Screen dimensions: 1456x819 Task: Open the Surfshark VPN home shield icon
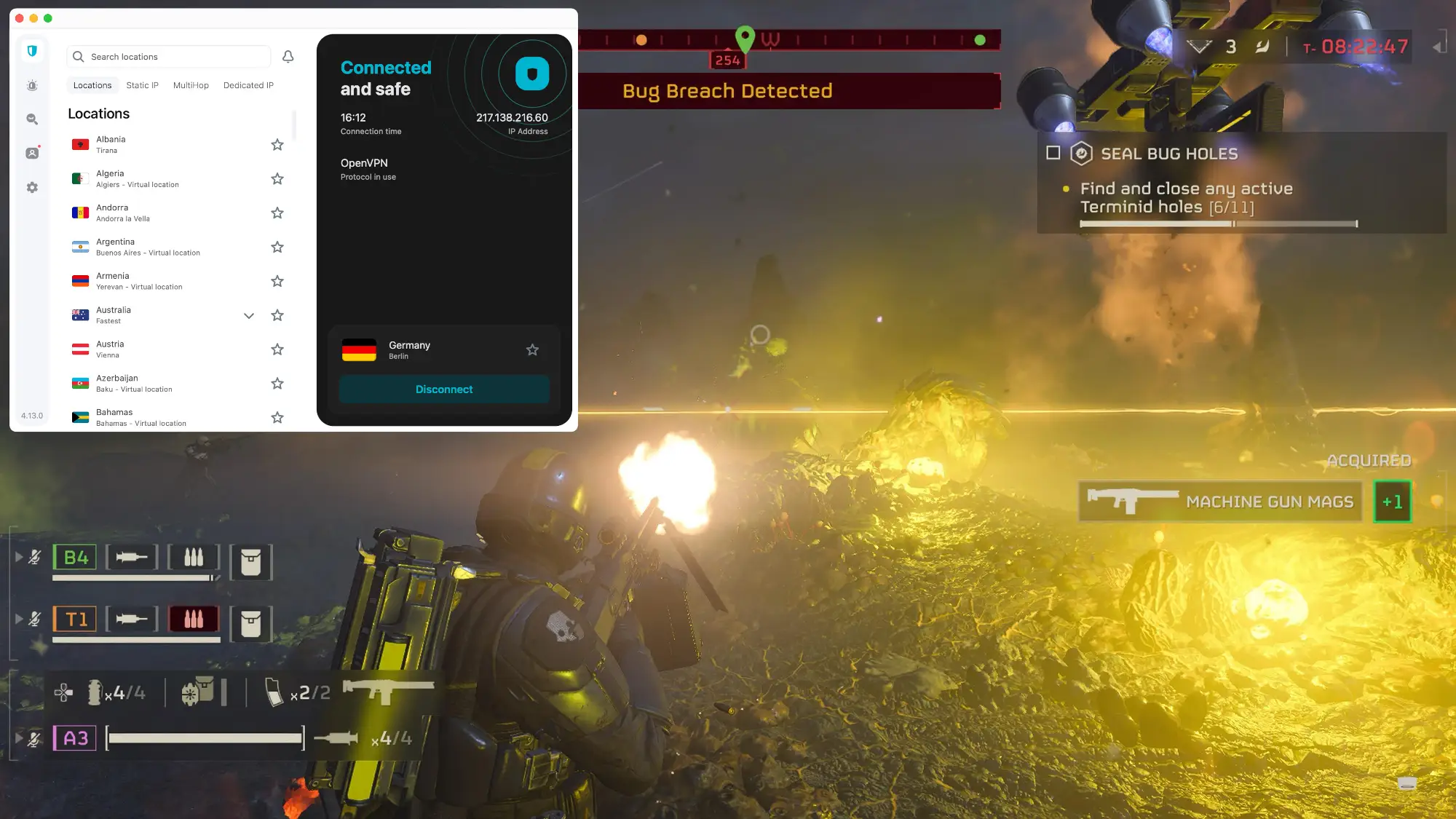(31, 51)
